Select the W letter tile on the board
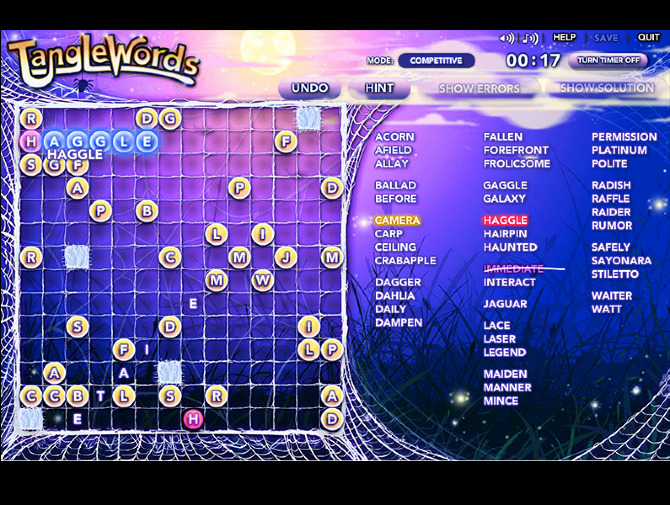The height and width of the screenshot is (505, 670). [262, 281]
